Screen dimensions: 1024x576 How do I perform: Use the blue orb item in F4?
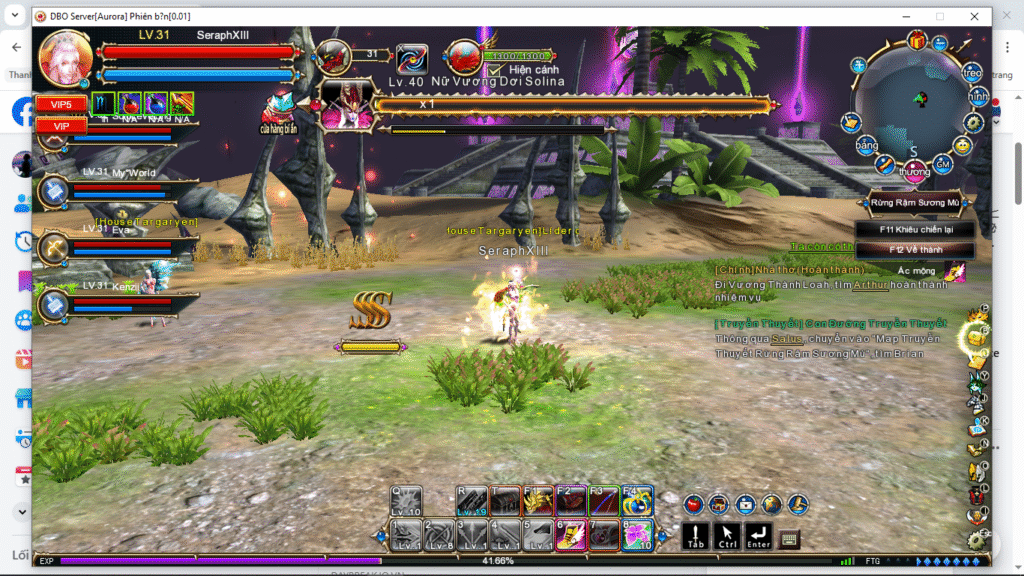(x=637, y=500)
